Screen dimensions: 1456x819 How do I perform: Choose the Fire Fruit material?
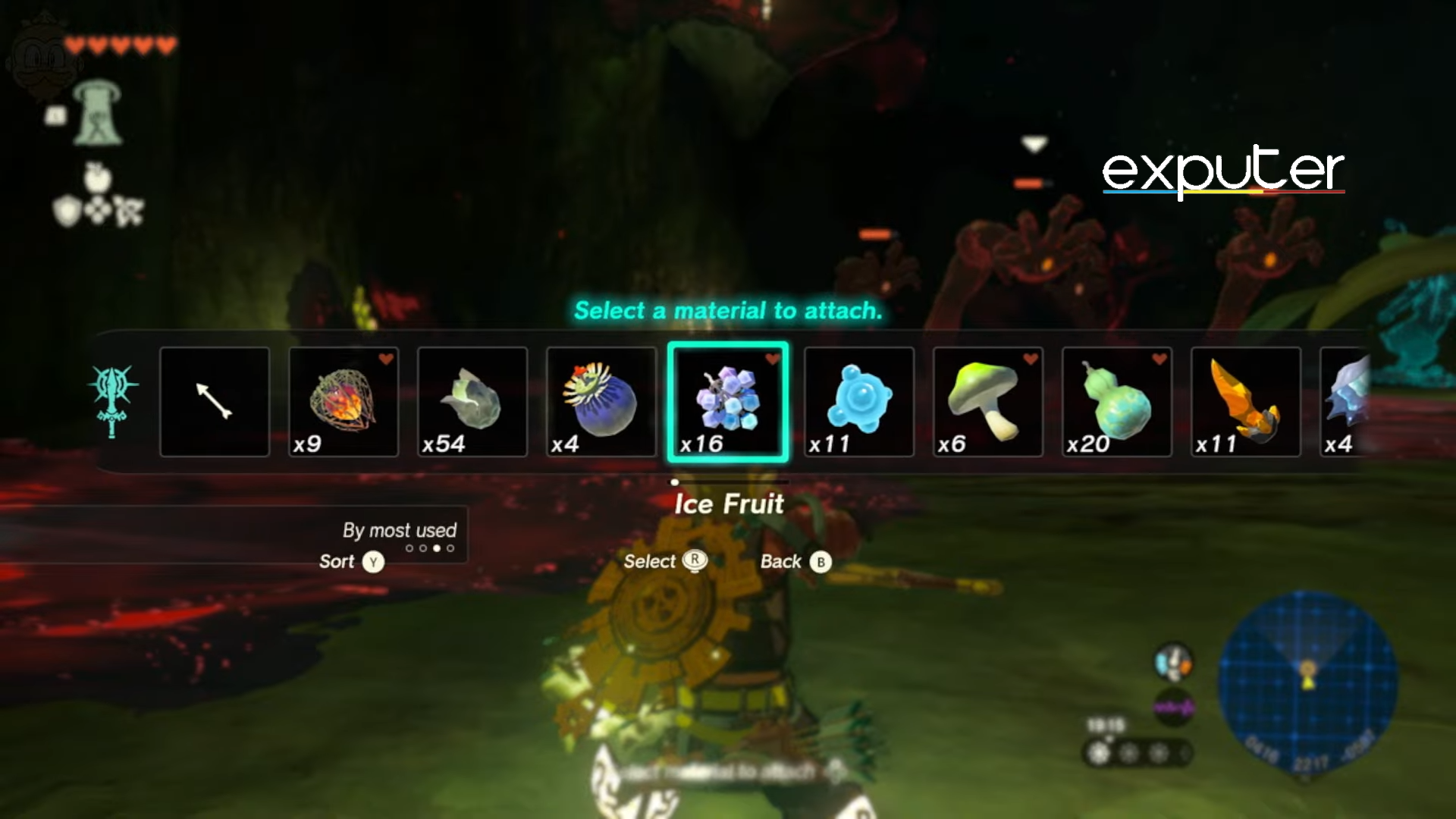tap(344, 402)
